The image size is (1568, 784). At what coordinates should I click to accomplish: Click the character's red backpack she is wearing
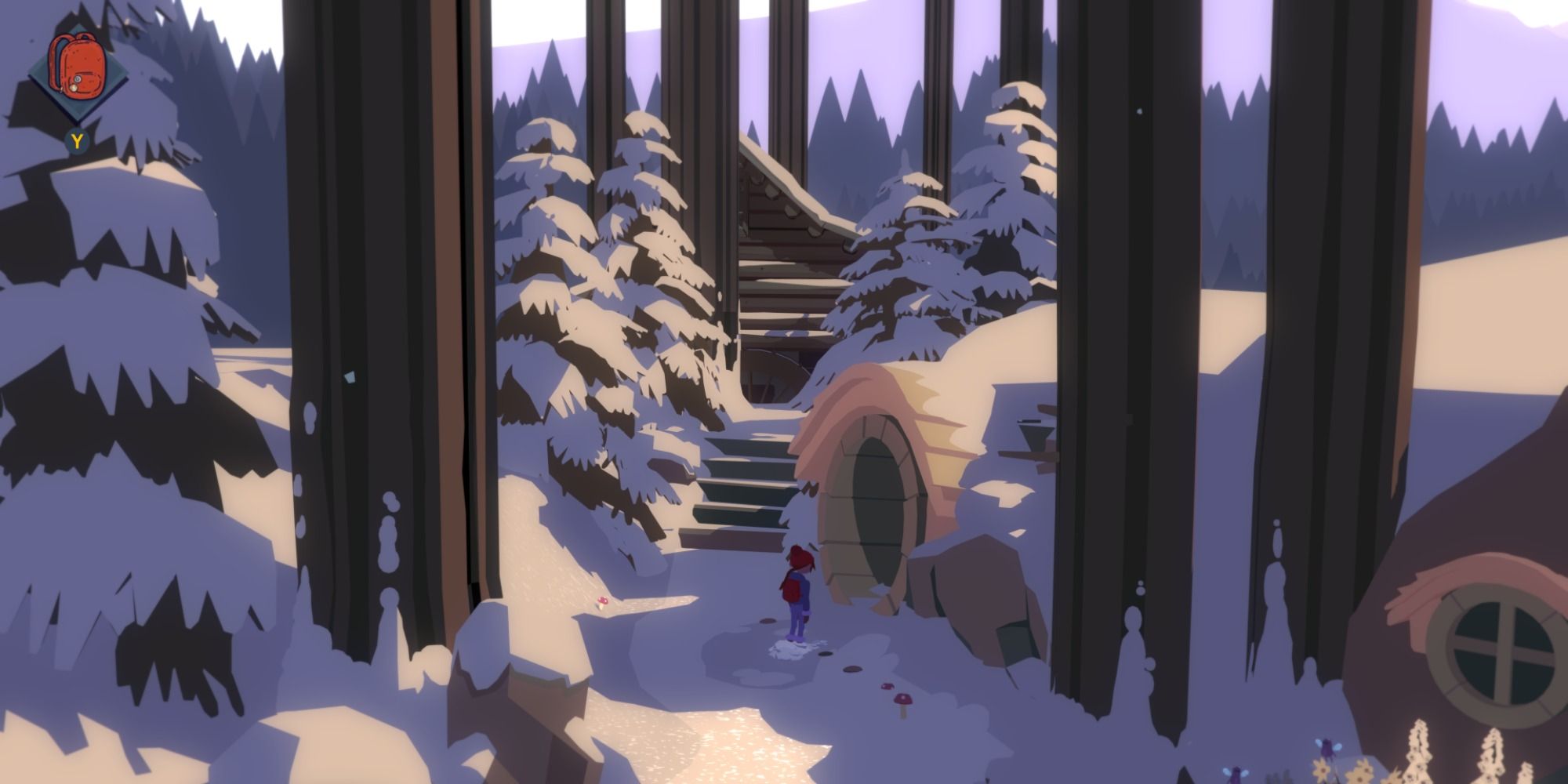point(792,590)
